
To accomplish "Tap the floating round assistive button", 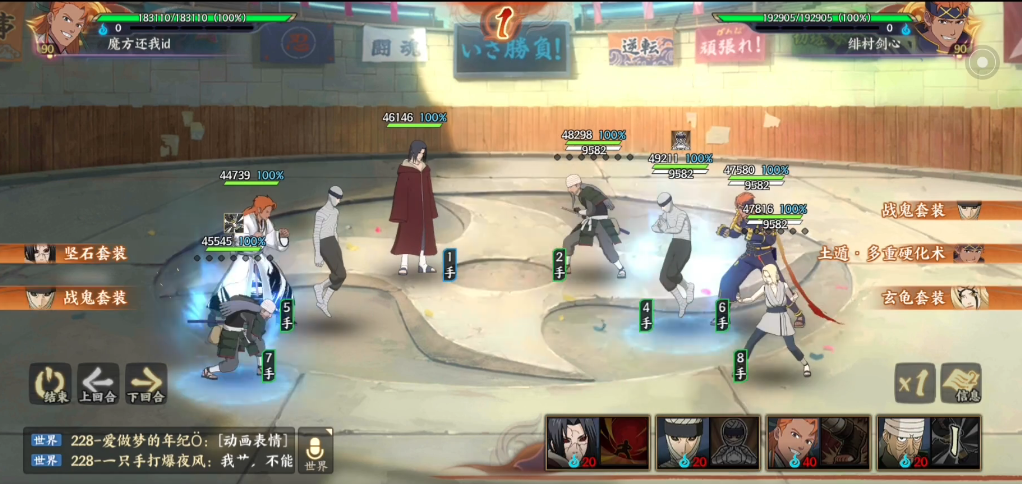I will tap(983, 63).
